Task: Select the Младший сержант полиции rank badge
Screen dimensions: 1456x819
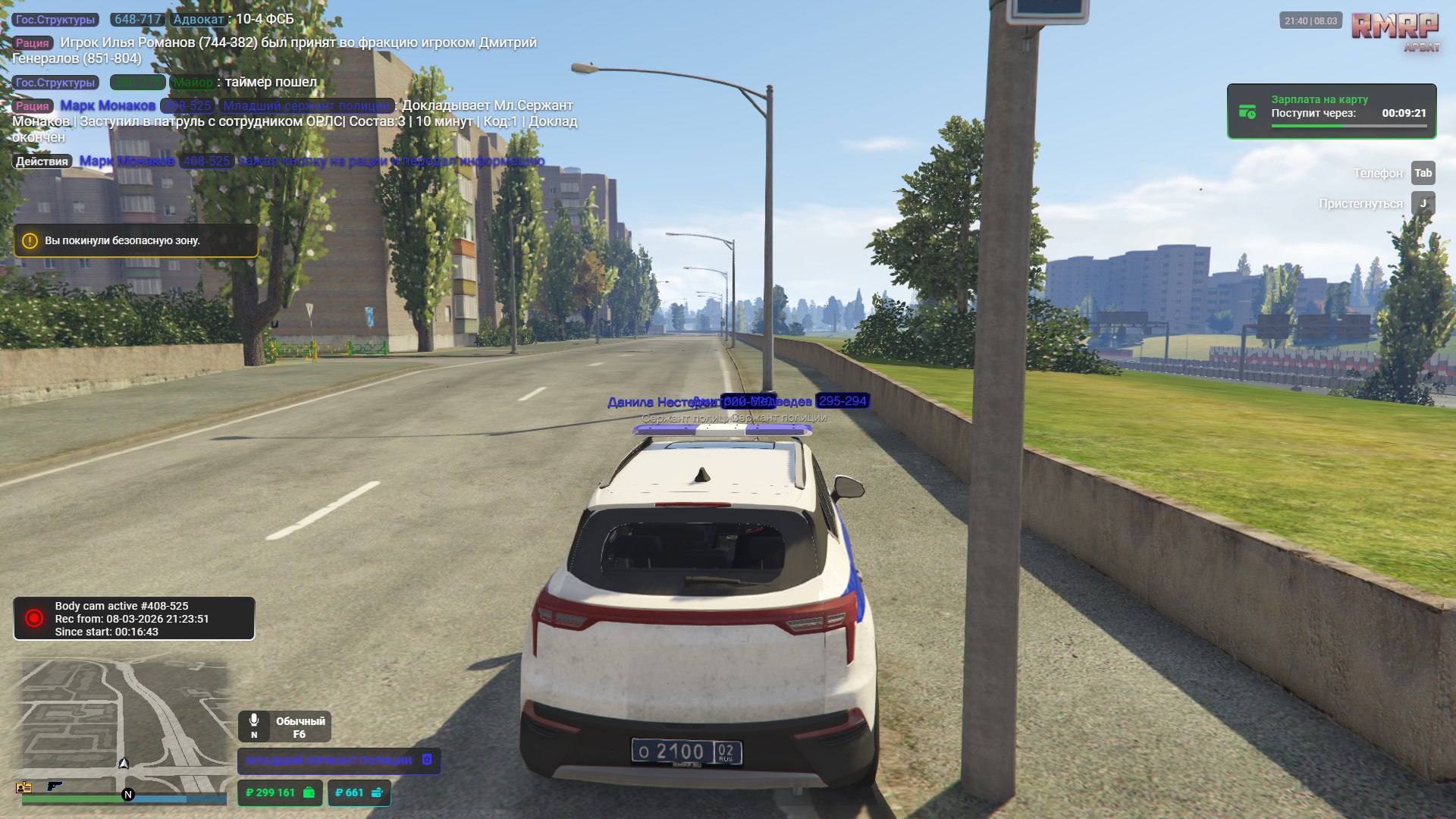Action: 338,761
